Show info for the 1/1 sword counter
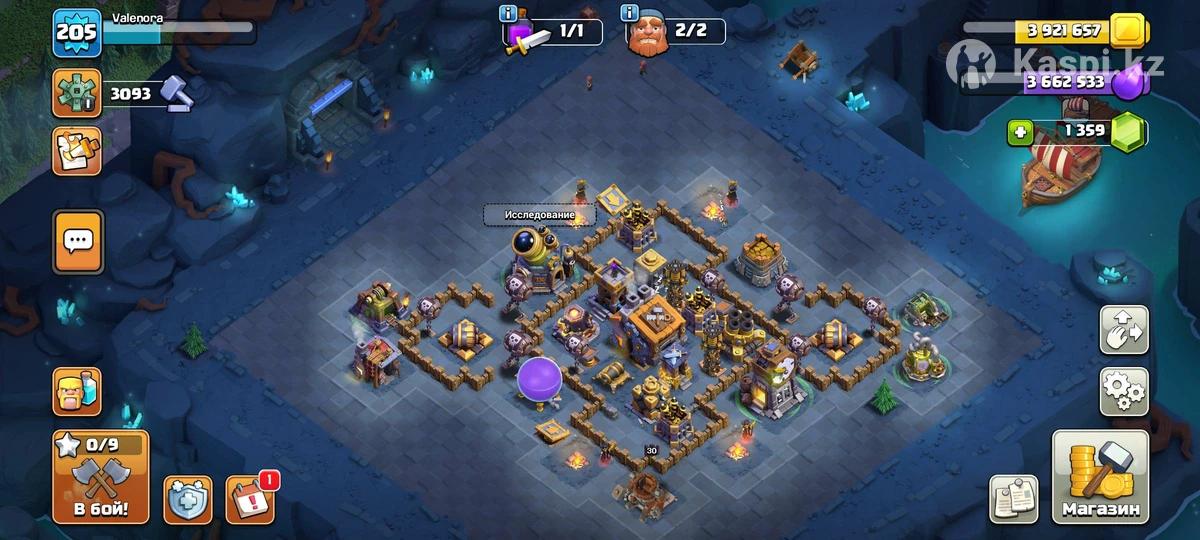 (511, 14)
